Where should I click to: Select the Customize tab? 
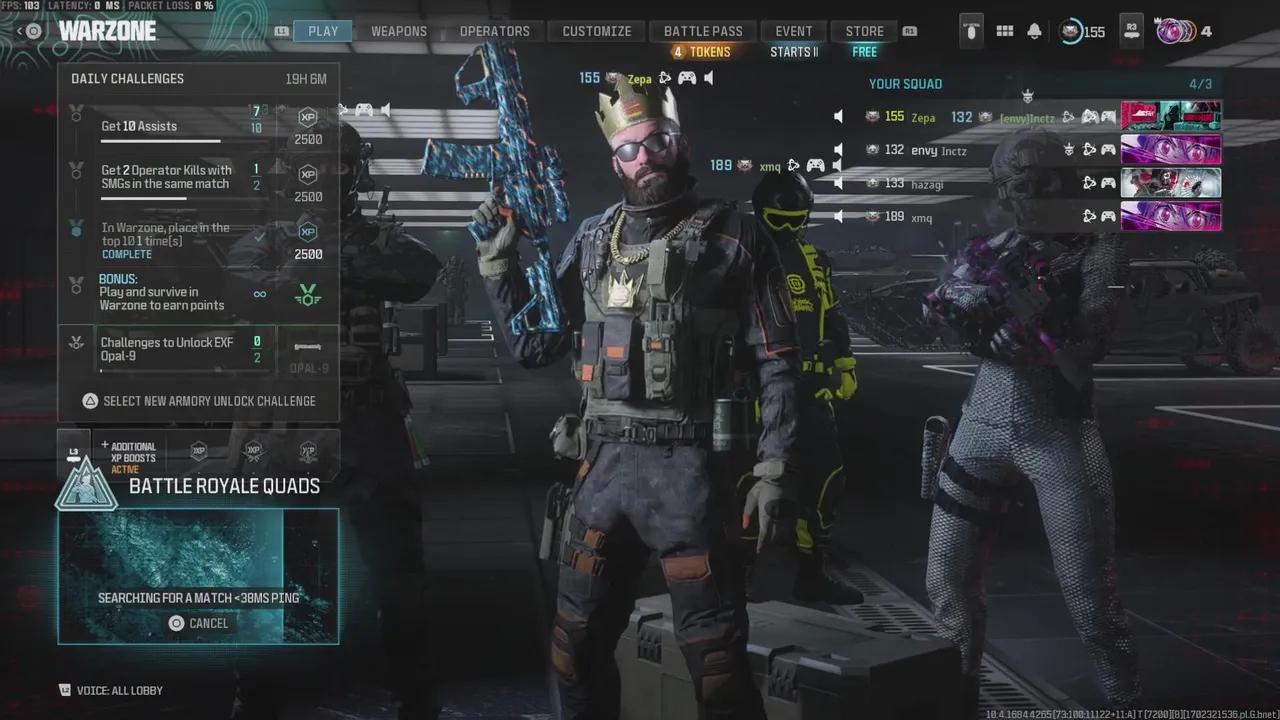pyautogui.click(x=597, y=31)
